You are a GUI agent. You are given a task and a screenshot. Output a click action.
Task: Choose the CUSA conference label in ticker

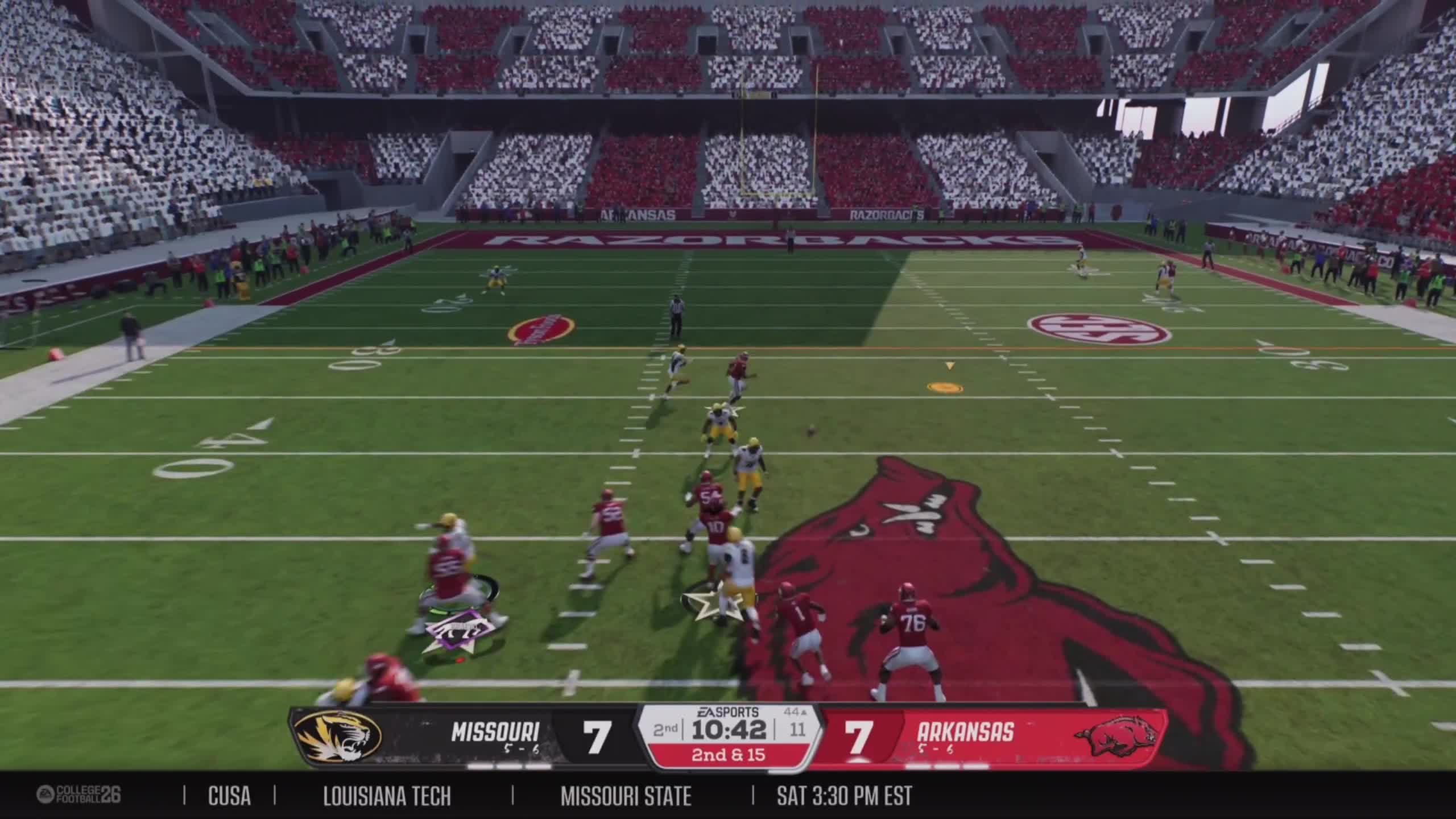point(229,796)
